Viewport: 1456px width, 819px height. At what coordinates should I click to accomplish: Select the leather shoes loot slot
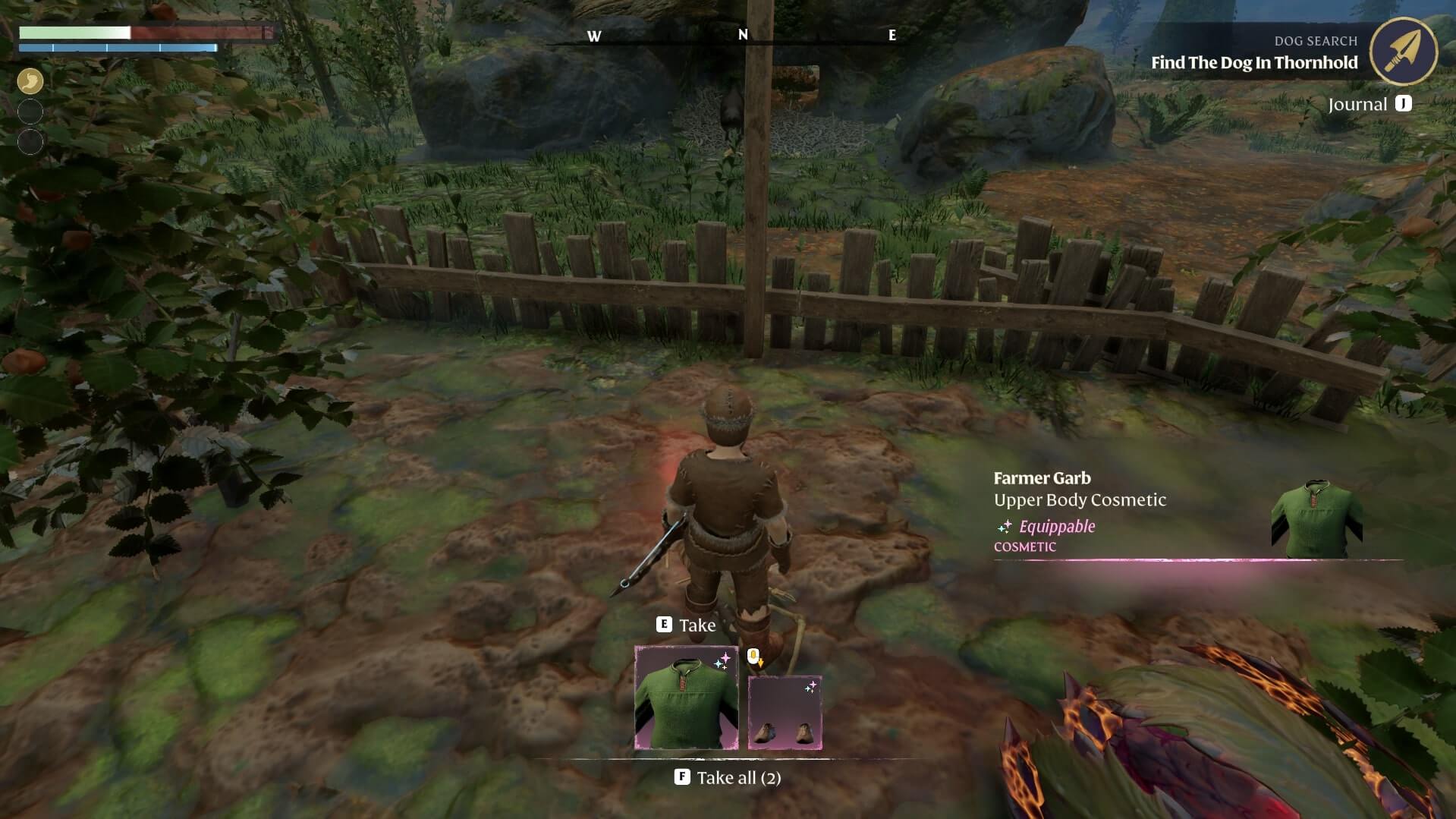pos(785,712)
